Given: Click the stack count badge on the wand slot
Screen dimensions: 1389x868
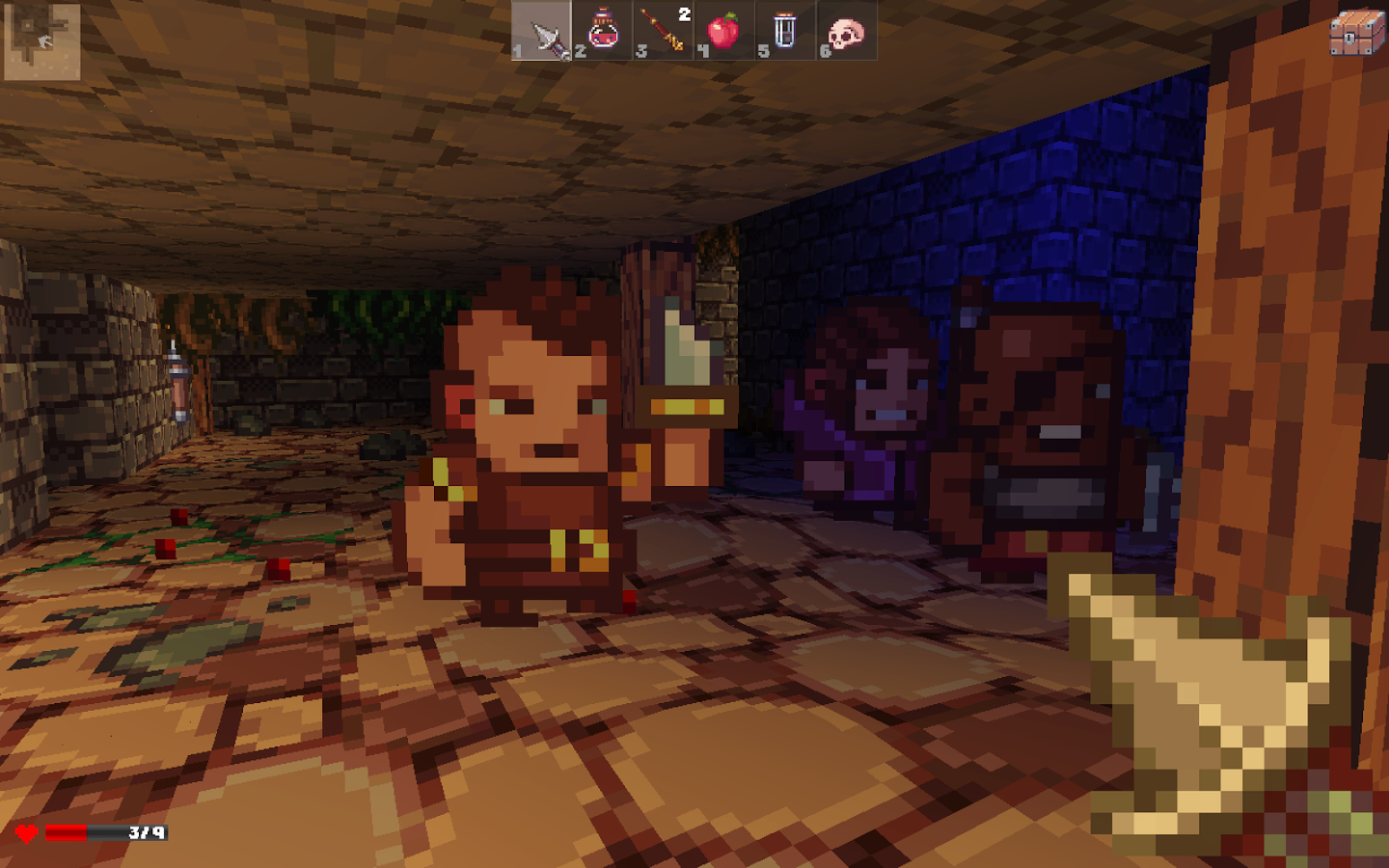Looking at the screenshot, I should click(x=683, y=12).
